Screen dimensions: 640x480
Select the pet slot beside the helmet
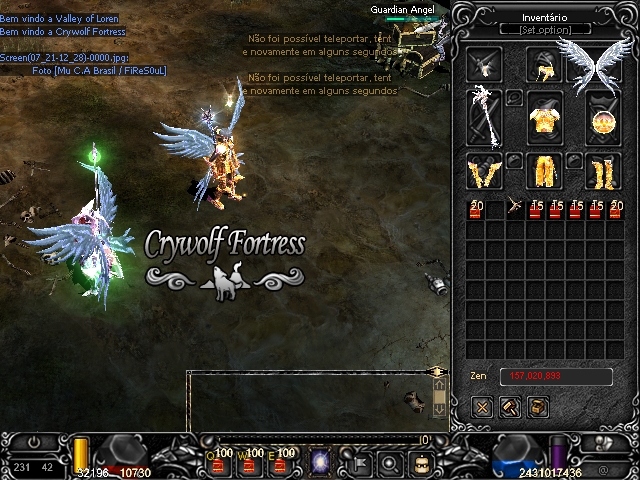coord(486,66)
